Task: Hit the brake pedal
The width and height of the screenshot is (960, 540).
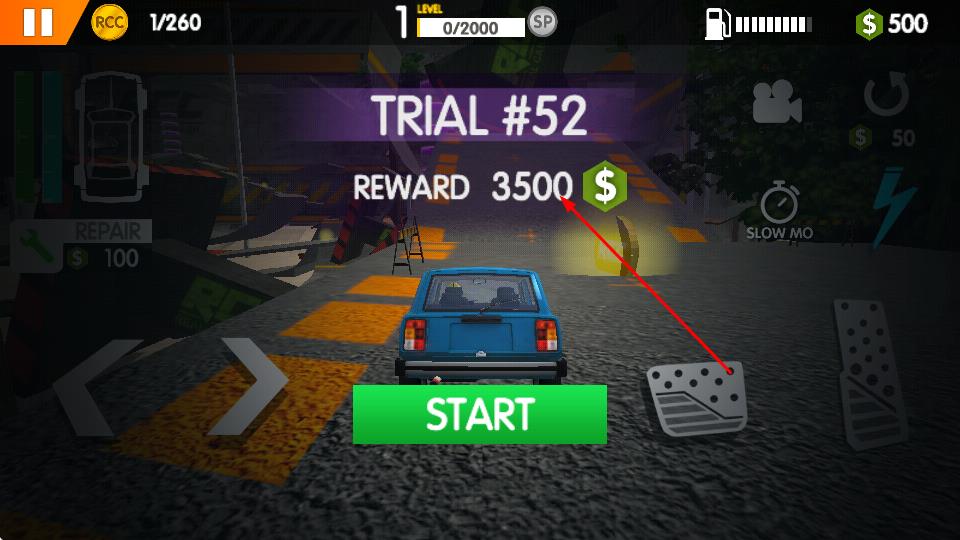Action: 697,398
